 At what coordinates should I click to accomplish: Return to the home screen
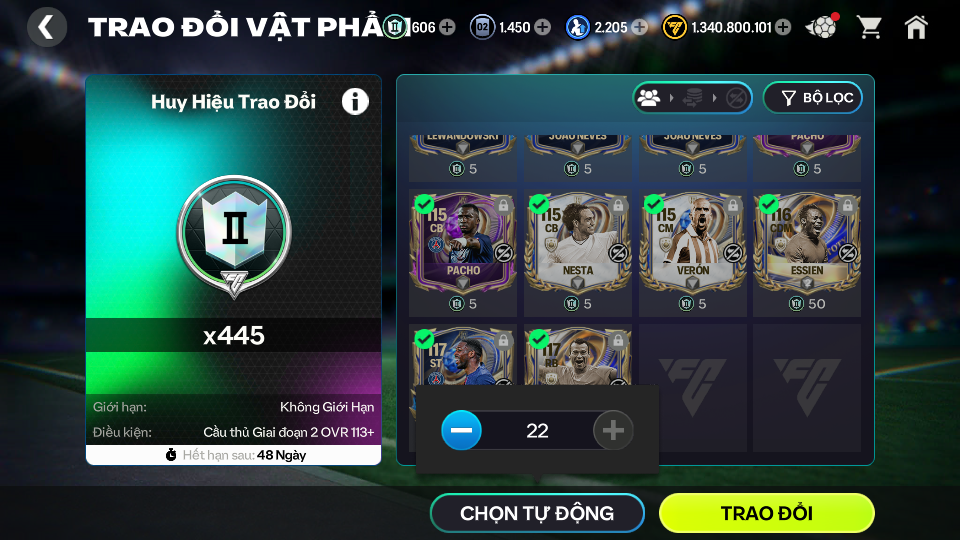916,27
